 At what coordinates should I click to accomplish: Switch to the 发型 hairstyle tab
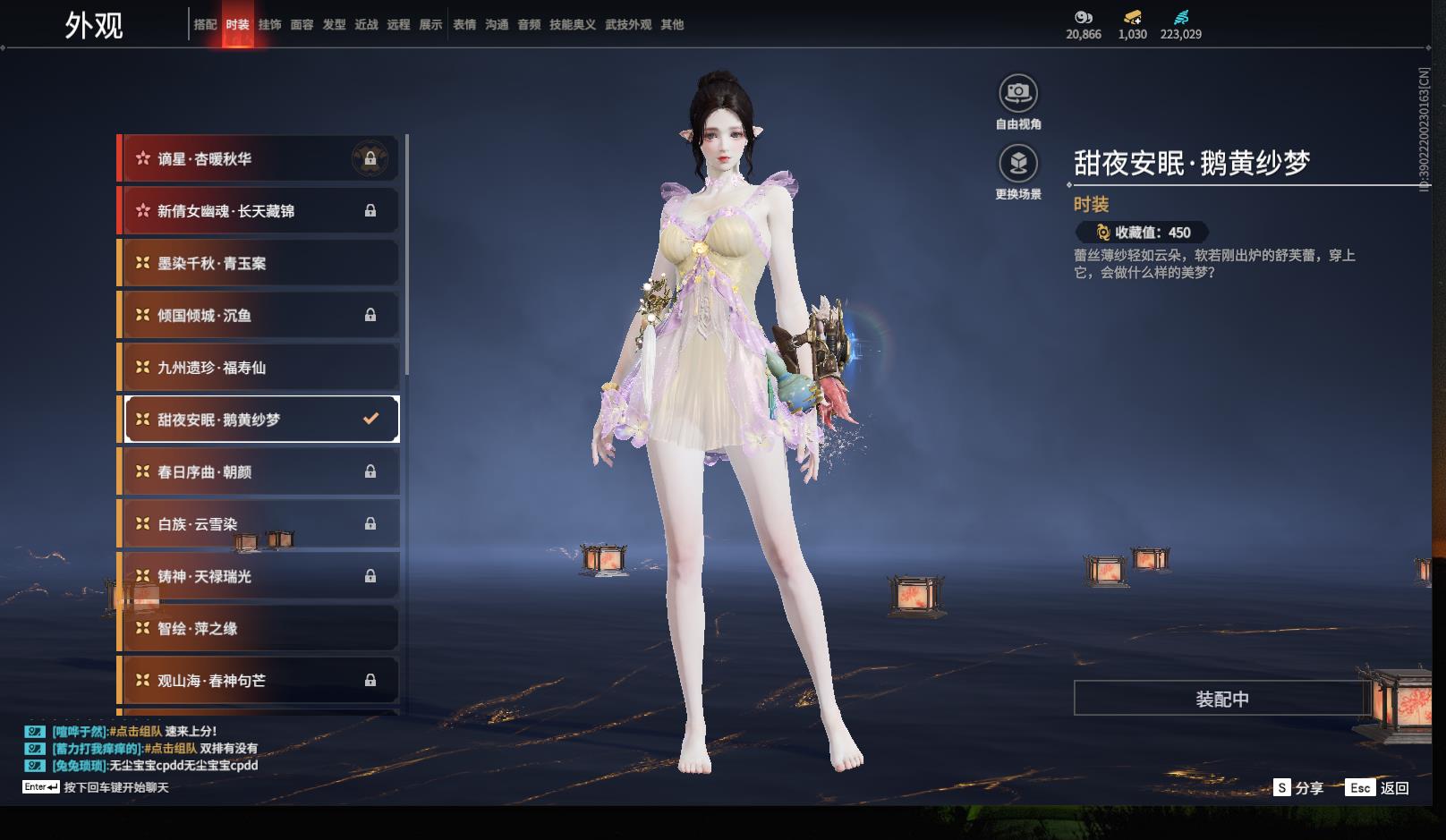pos(334,25)
